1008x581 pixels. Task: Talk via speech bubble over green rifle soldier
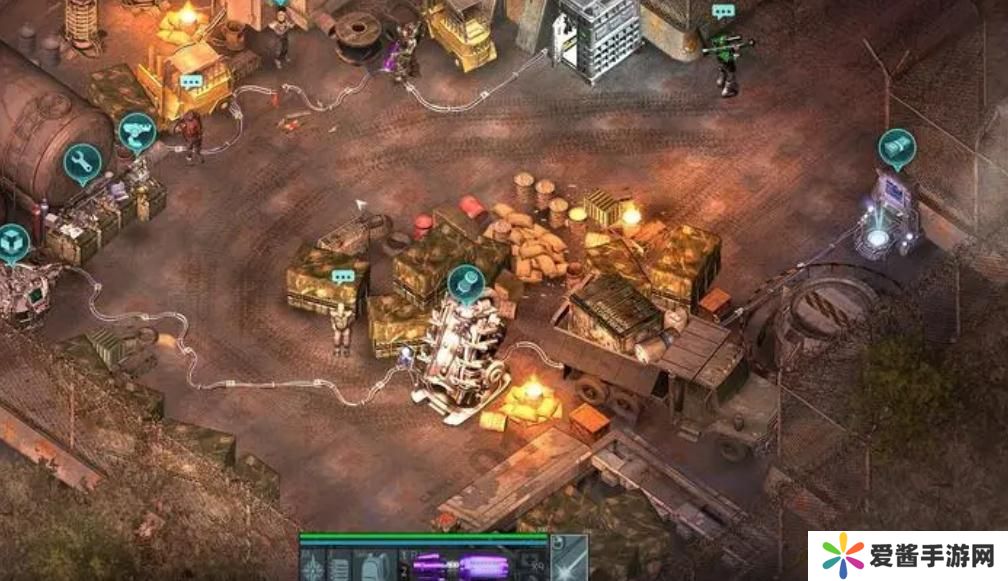[723, 11]
